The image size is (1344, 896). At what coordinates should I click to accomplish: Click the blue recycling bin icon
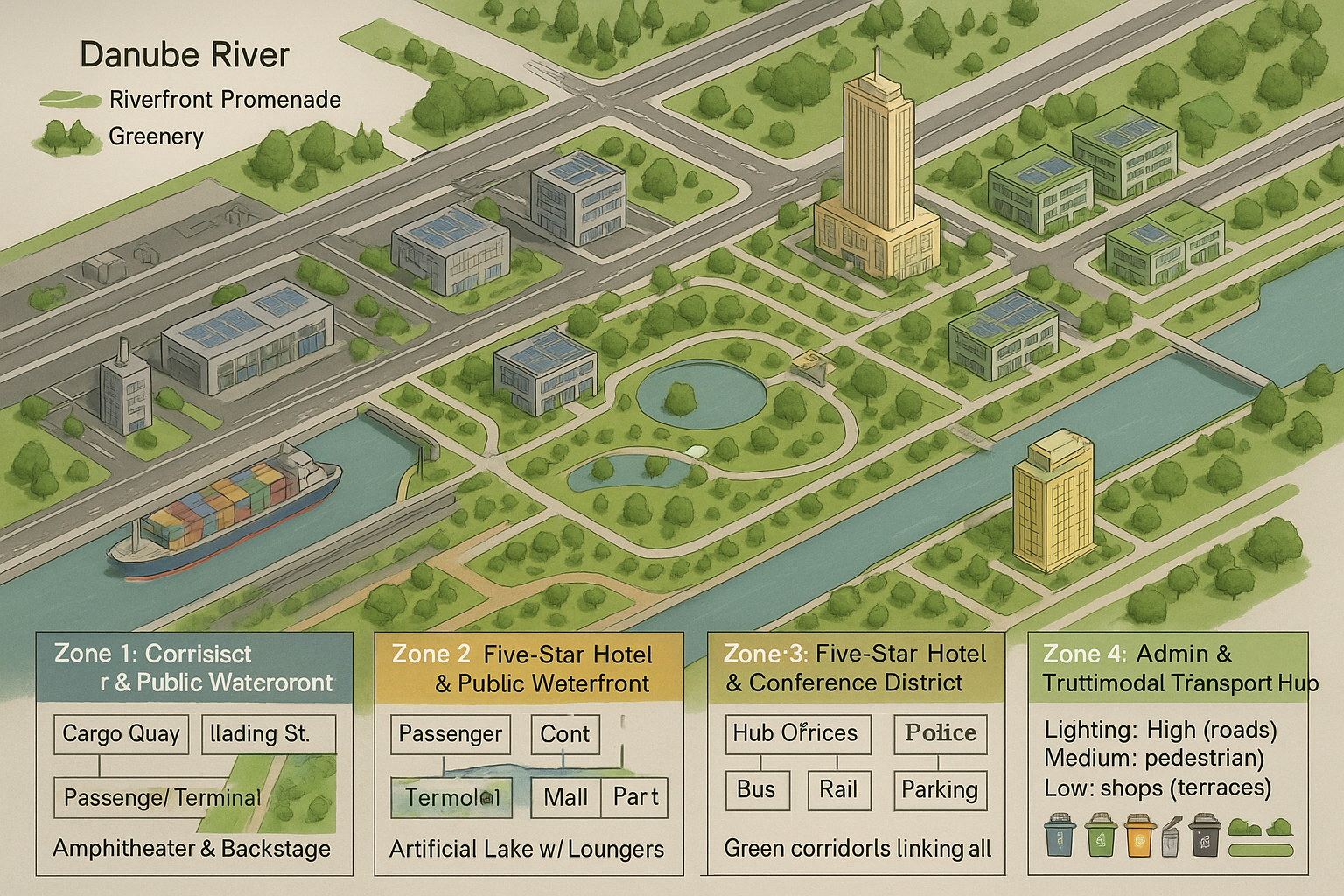click(1060, 836)
